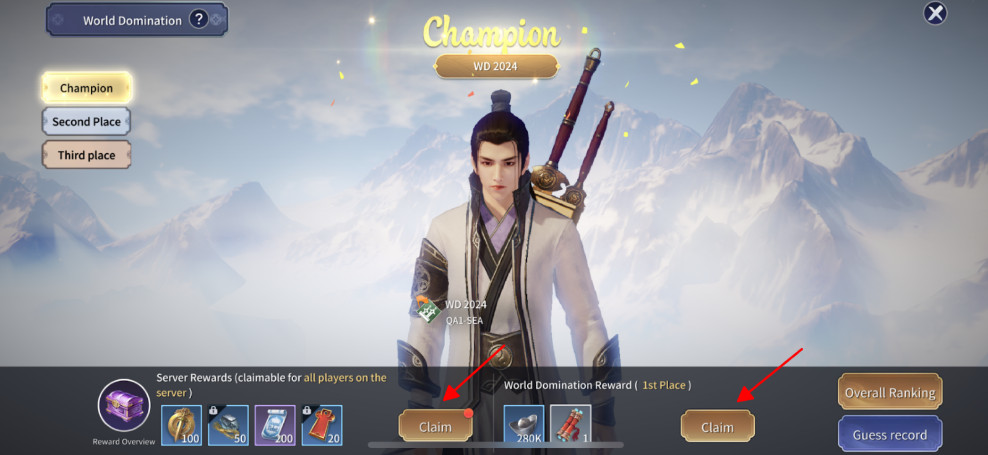Switch to the Second Place tab

[86, 122]
